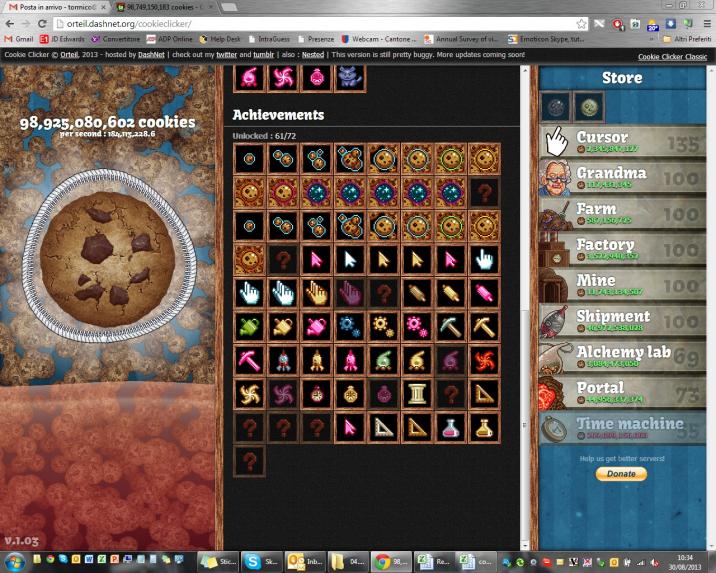Click the Donate button
716x573 pixels.
[621, 473]
